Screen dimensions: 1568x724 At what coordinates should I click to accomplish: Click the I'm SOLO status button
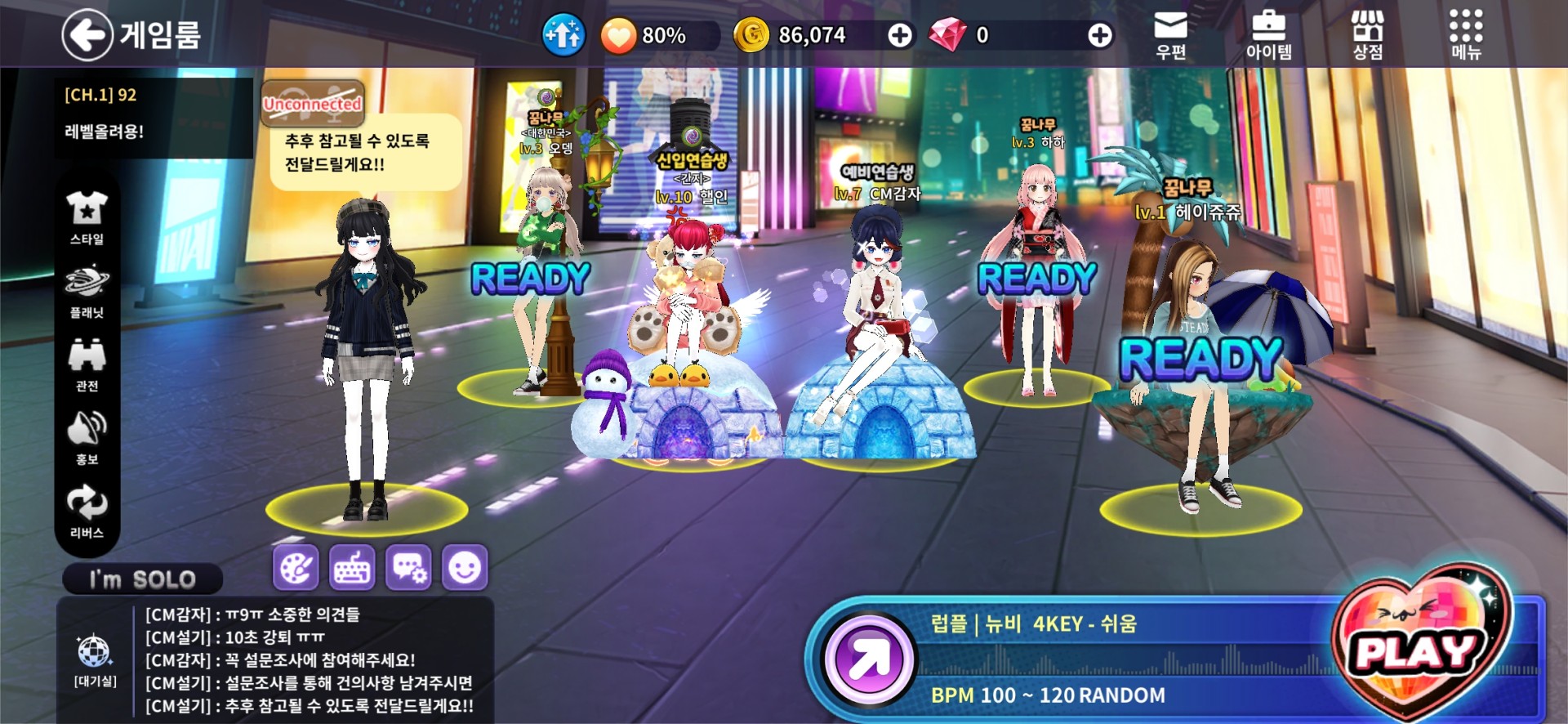142,579
